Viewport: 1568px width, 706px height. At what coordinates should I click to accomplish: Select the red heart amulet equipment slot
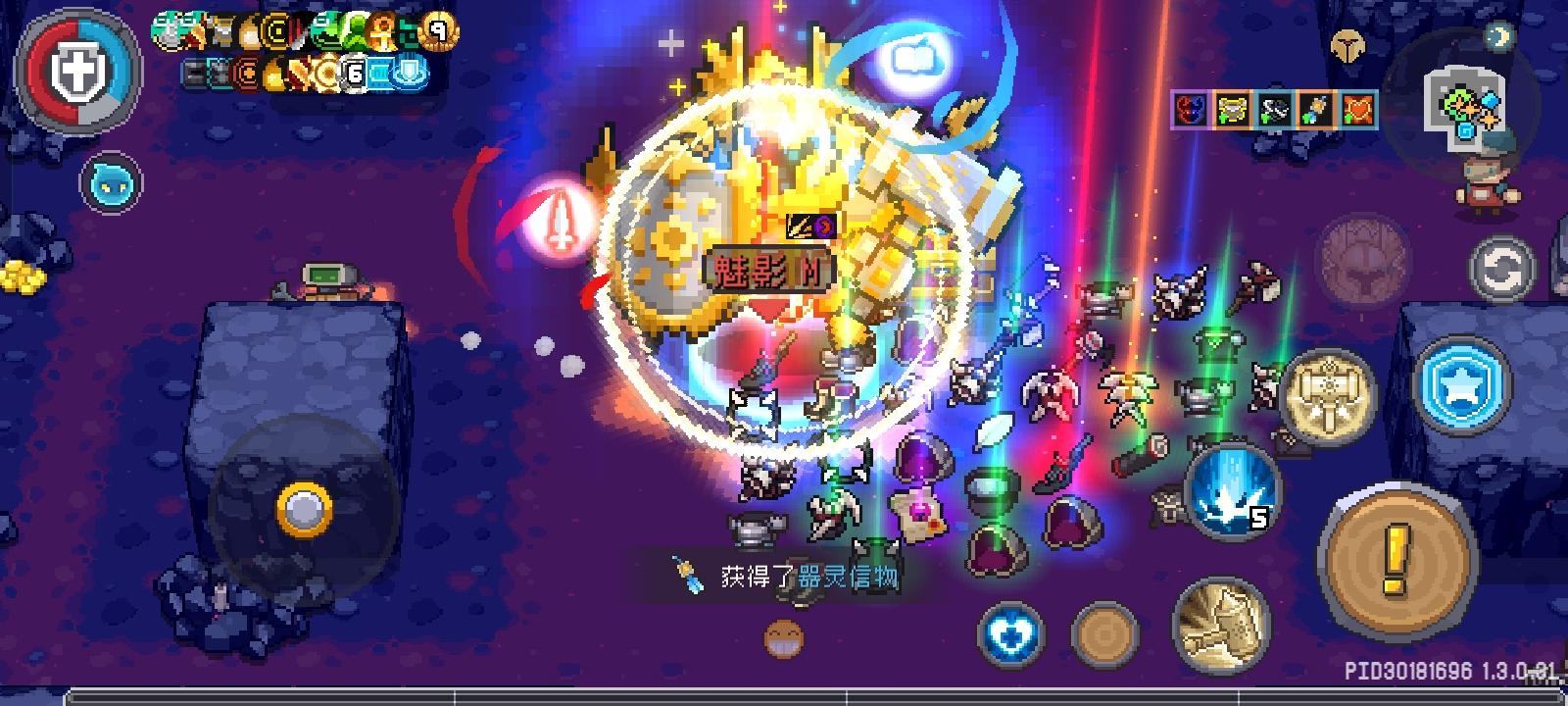[1358, 110]
